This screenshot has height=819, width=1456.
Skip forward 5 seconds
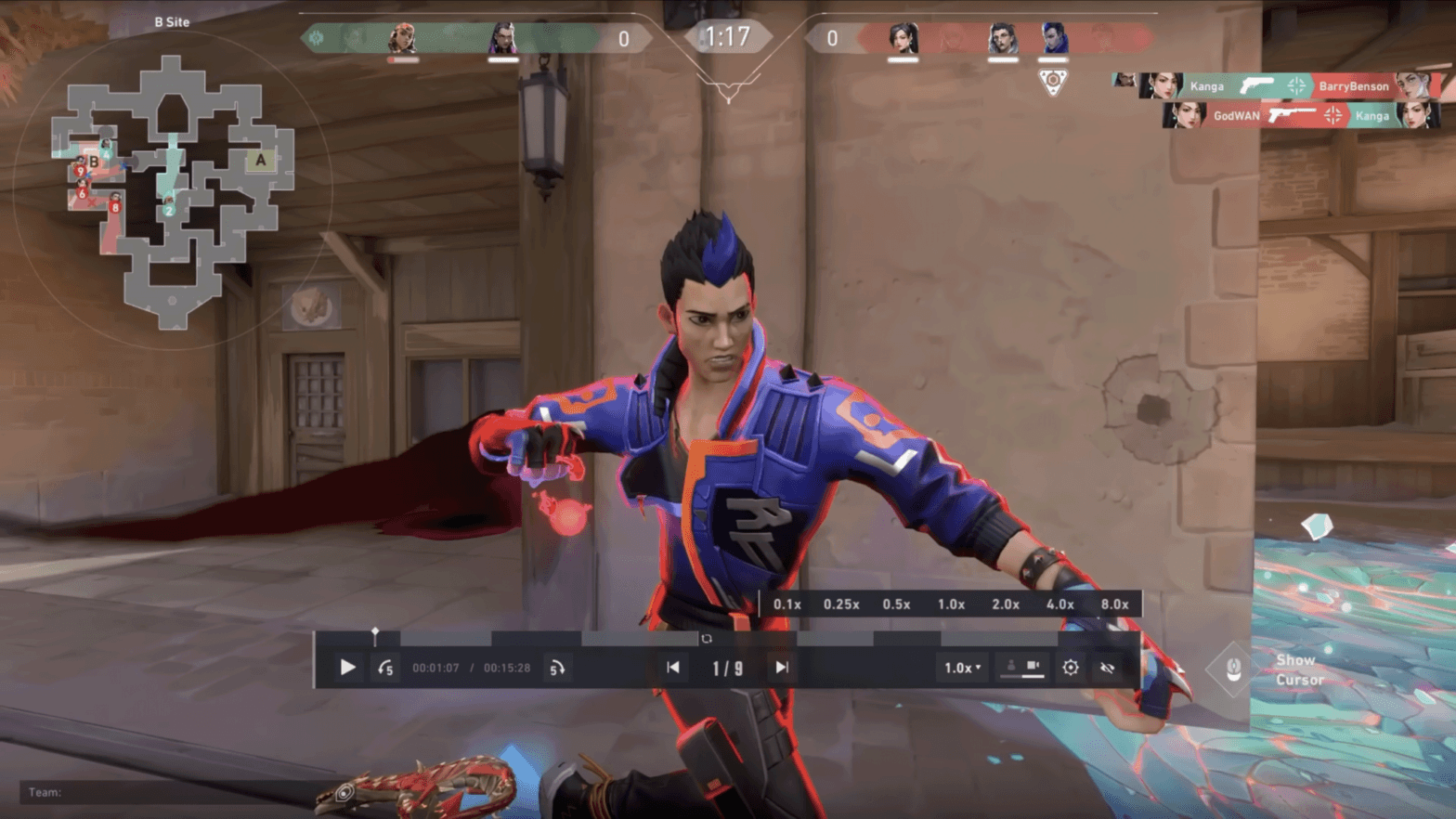pyautogui.click(x=557, y=668)
